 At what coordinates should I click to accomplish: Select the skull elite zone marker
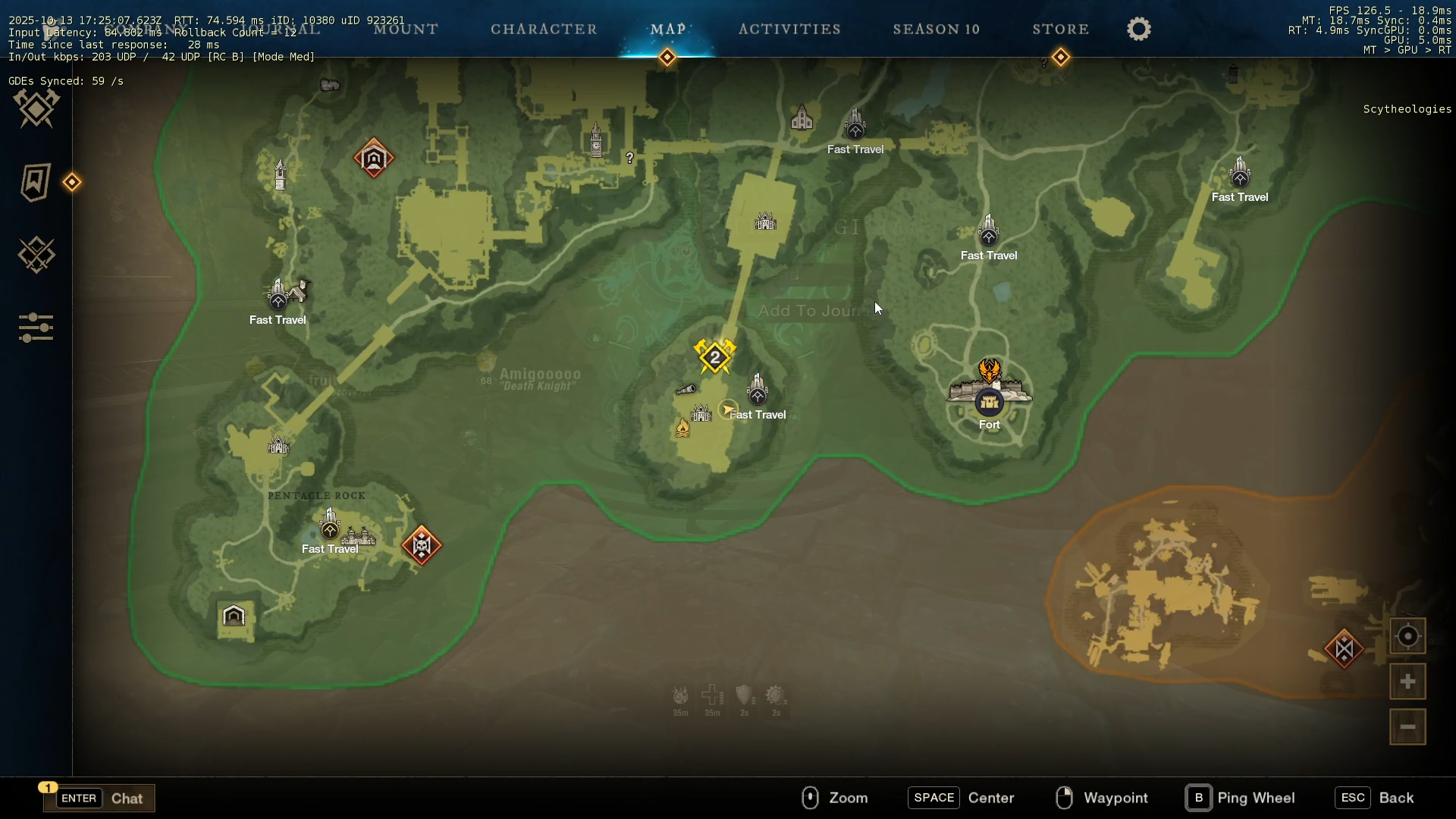pyautogui.click(x=422, y=545)
